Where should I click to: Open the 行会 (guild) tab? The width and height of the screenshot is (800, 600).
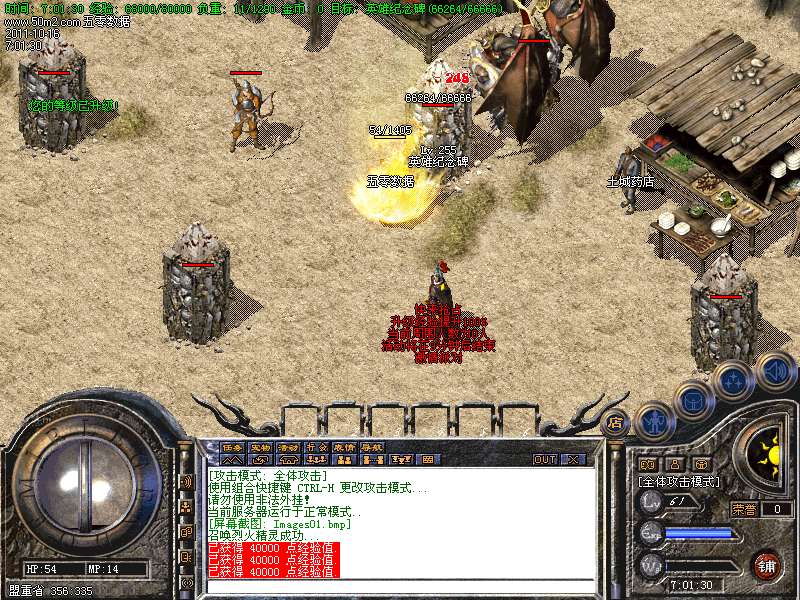(x=316, y=447)
